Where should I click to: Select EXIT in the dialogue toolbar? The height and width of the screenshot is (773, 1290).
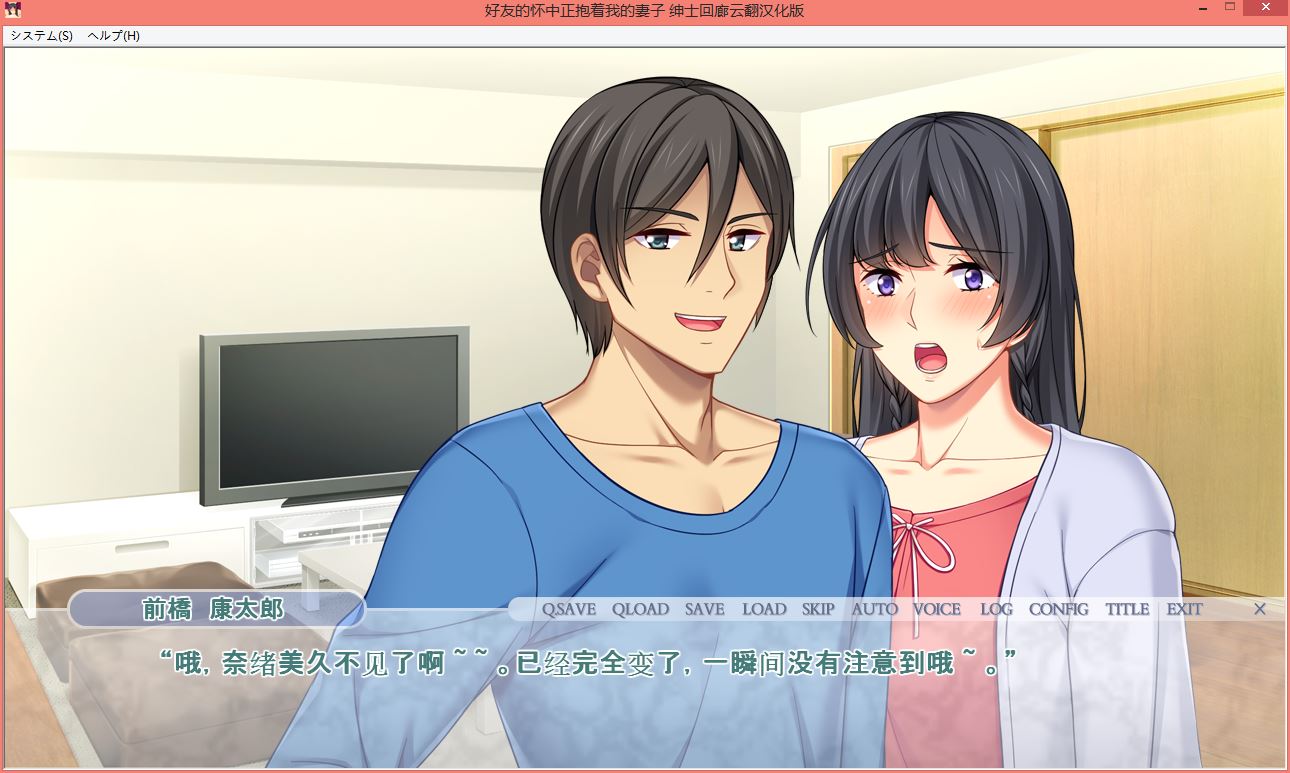1184,609
